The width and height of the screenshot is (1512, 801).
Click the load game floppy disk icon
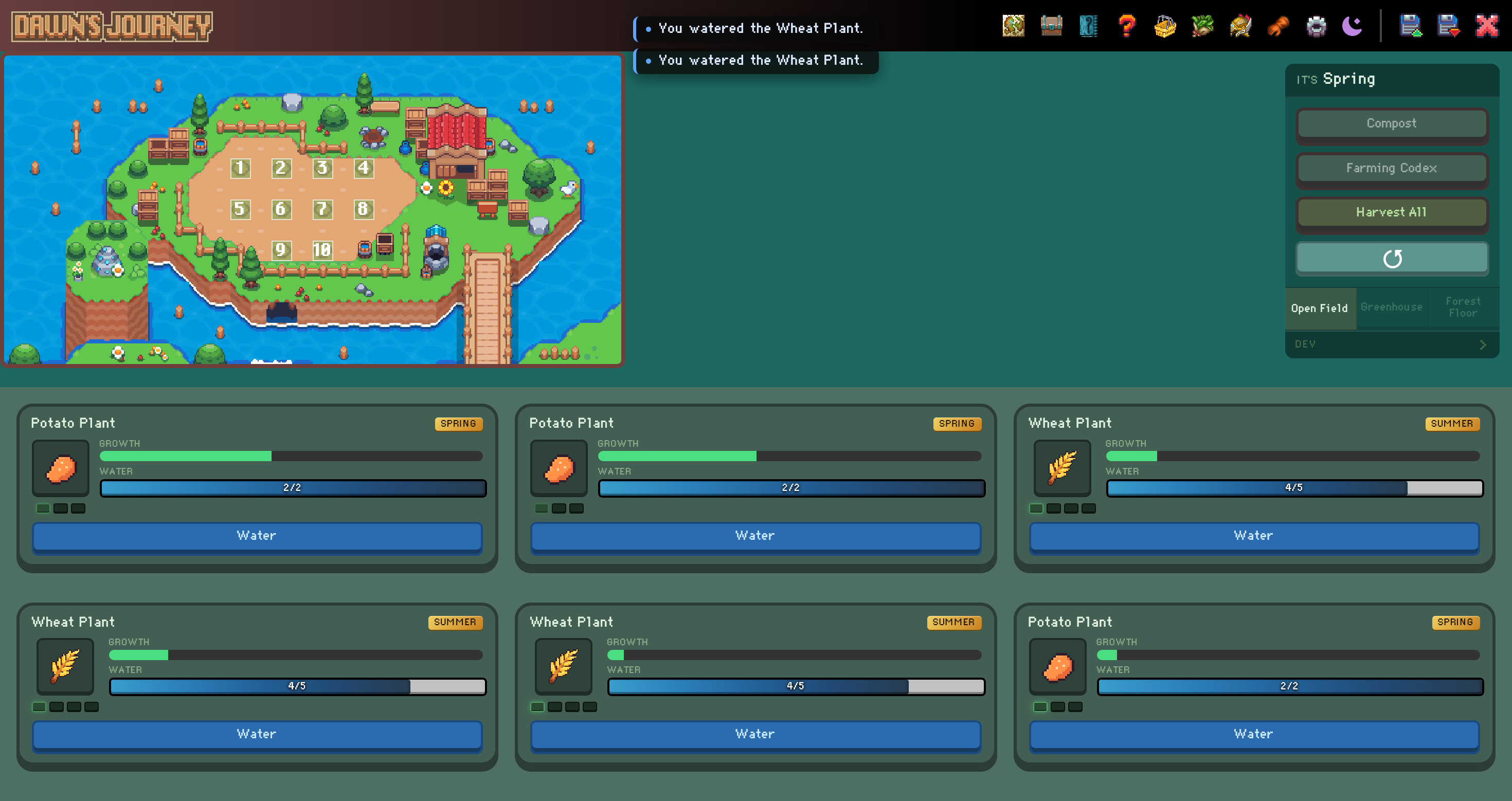1449,26
